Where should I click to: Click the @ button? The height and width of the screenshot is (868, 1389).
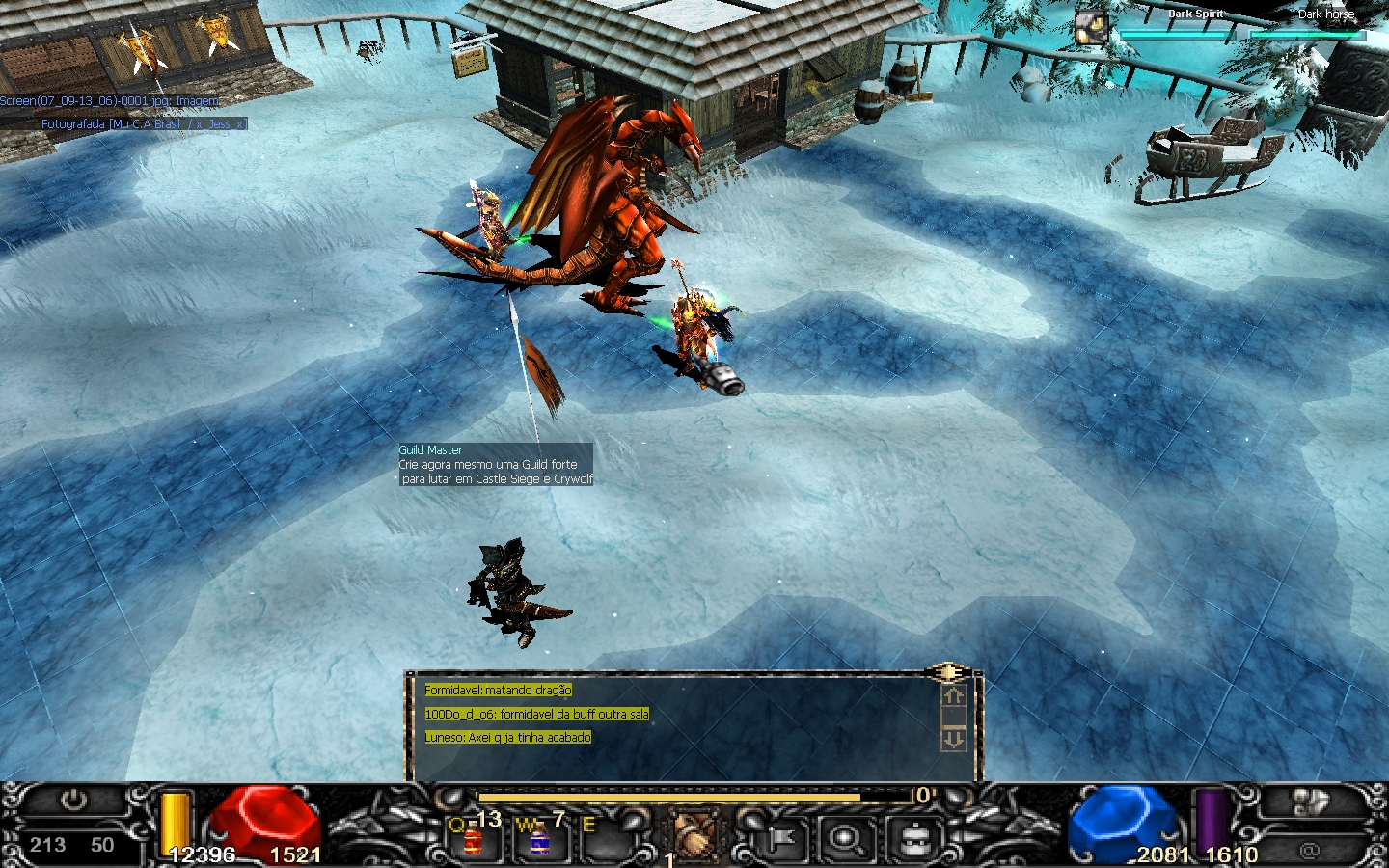pyautogui.click(x=1309, y=850)
